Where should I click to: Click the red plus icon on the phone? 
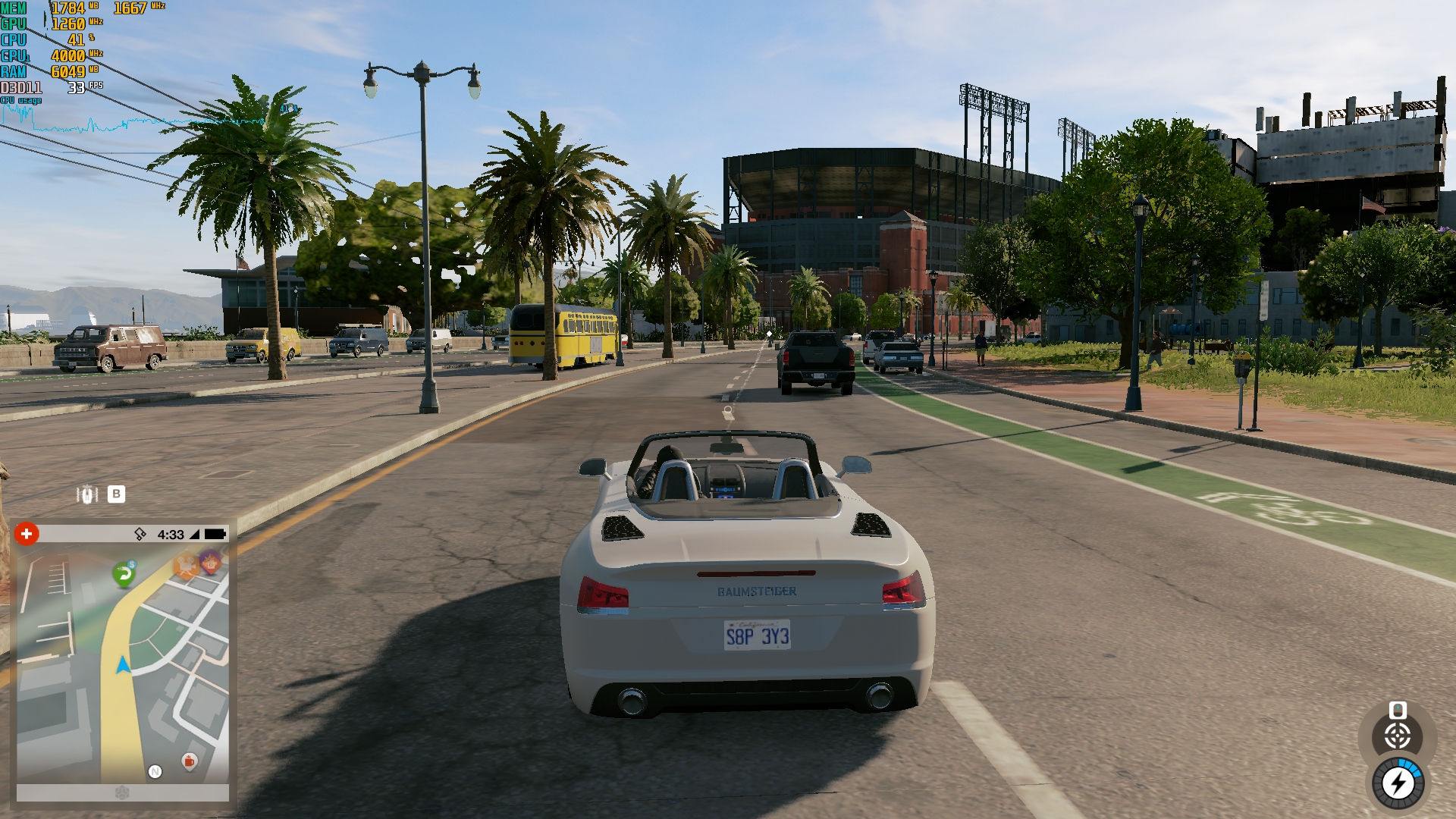coord(27,534)
